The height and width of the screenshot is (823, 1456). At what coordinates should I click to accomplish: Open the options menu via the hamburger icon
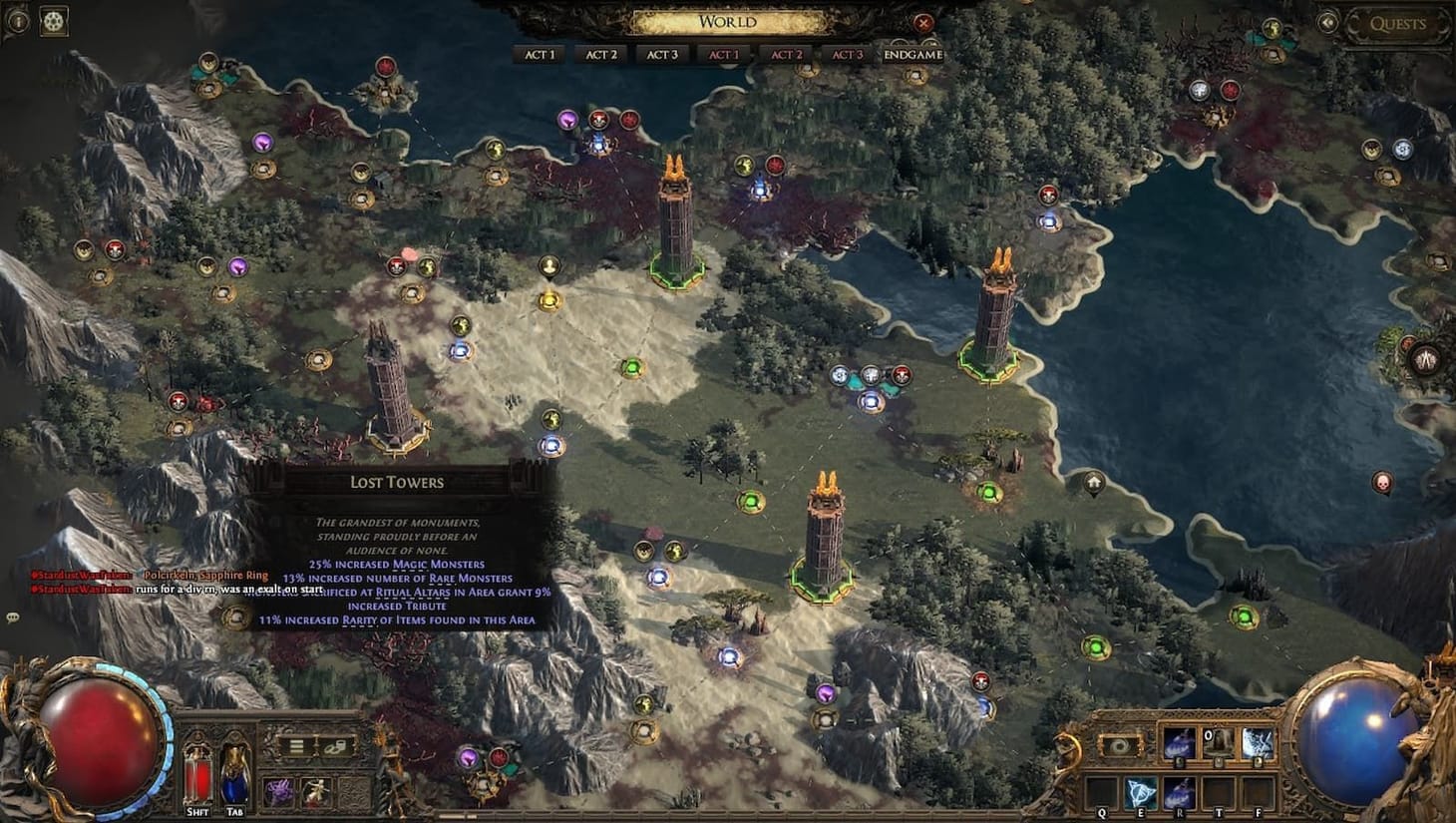pos(296,746)
